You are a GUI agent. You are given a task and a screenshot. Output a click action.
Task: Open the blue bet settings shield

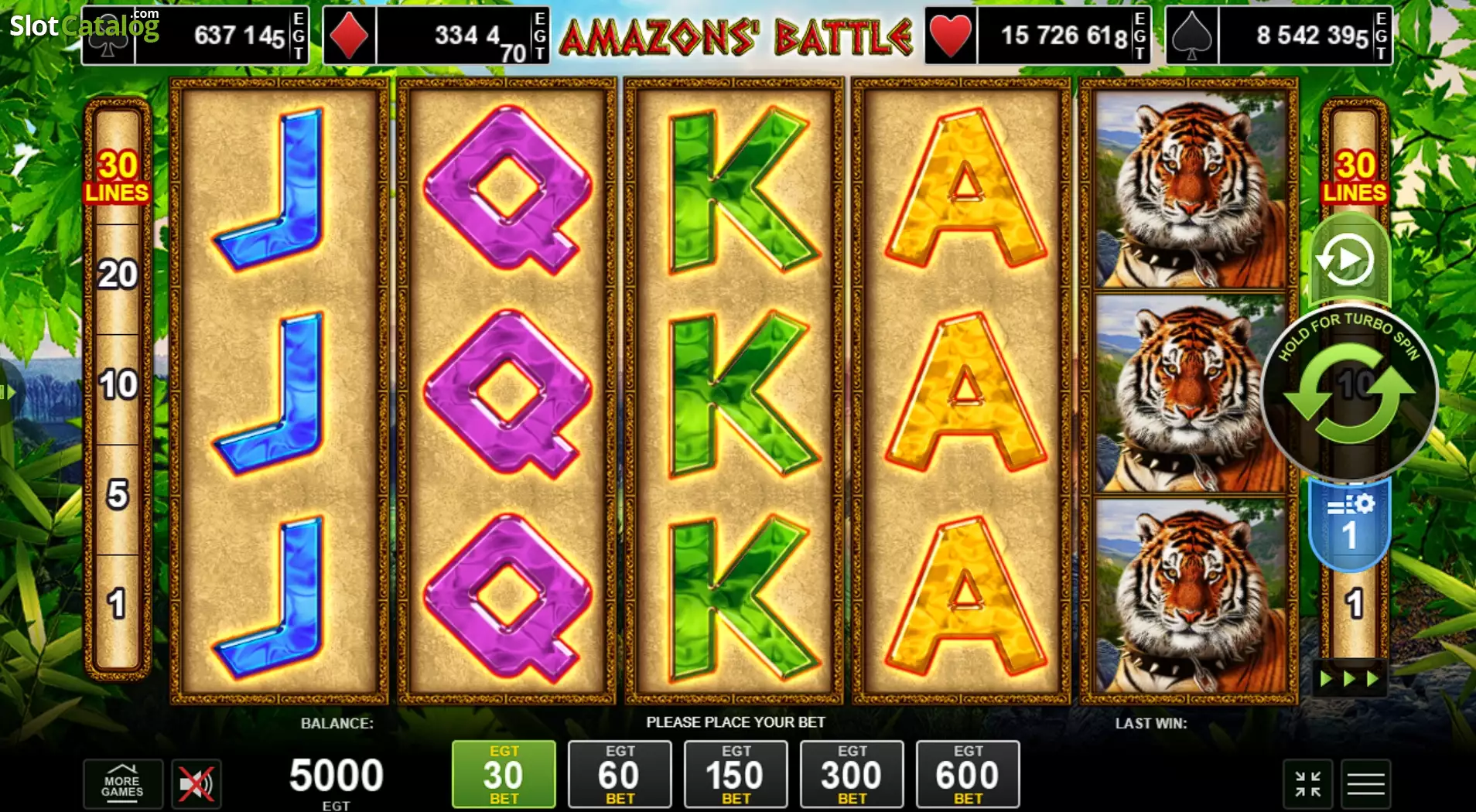pos(1349,524)
